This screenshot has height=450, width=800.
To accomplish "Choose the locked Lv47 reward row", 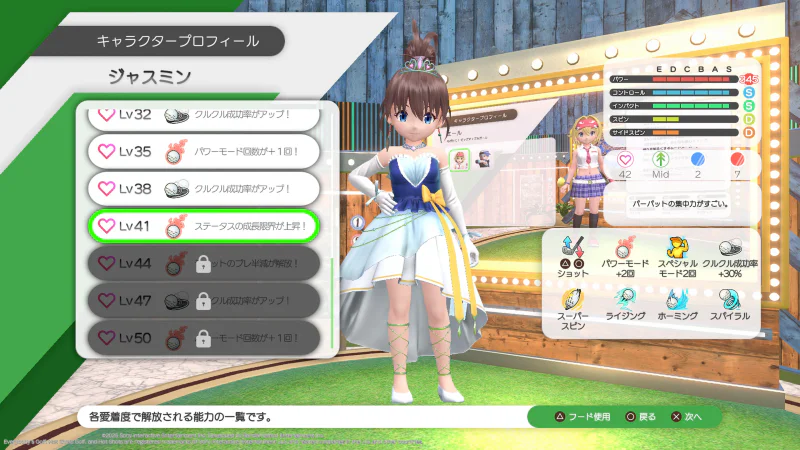I will coord(203,301).
